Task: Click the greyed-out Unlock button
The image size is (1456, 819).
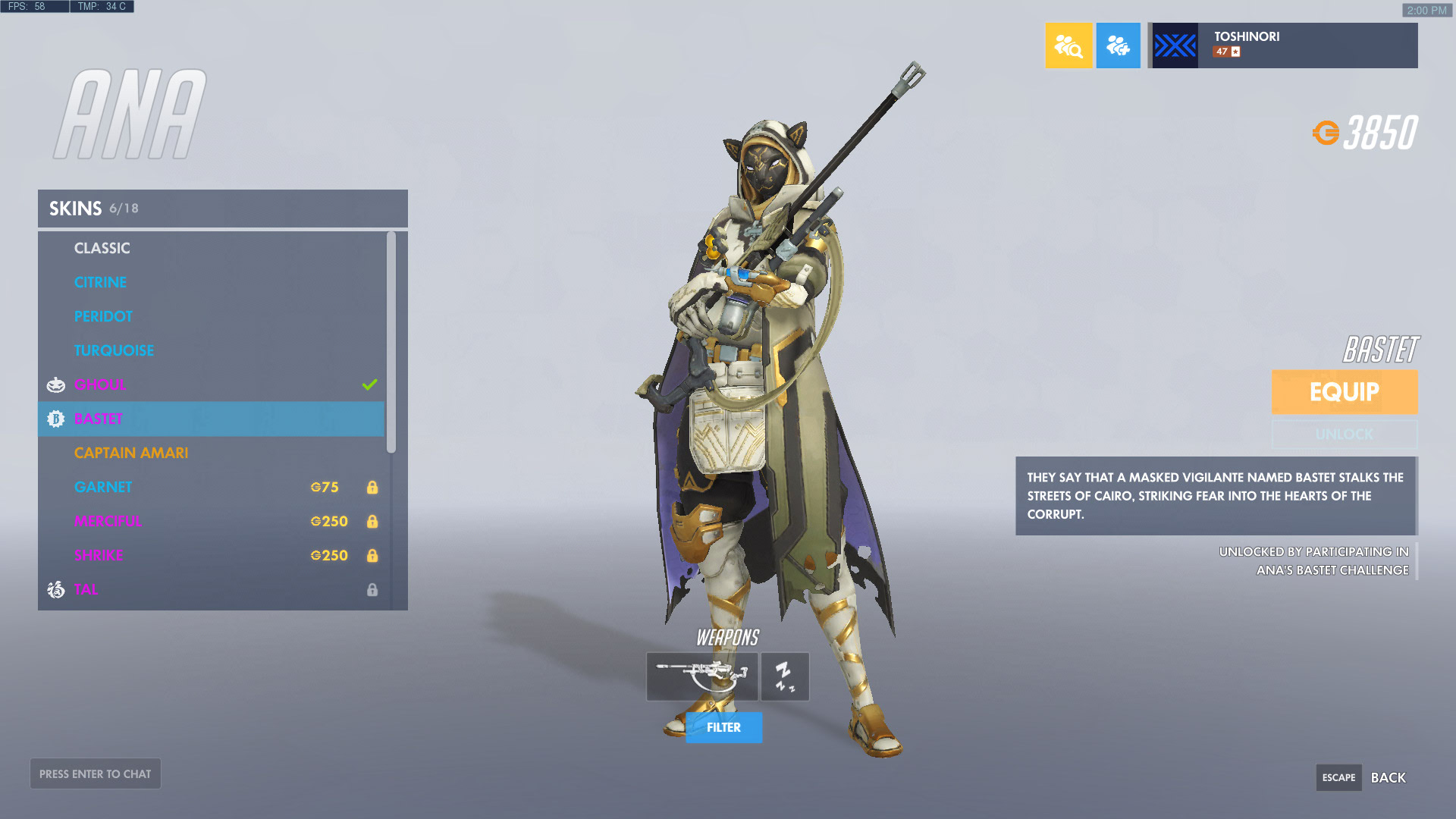Action: (x=1344, y=435)
